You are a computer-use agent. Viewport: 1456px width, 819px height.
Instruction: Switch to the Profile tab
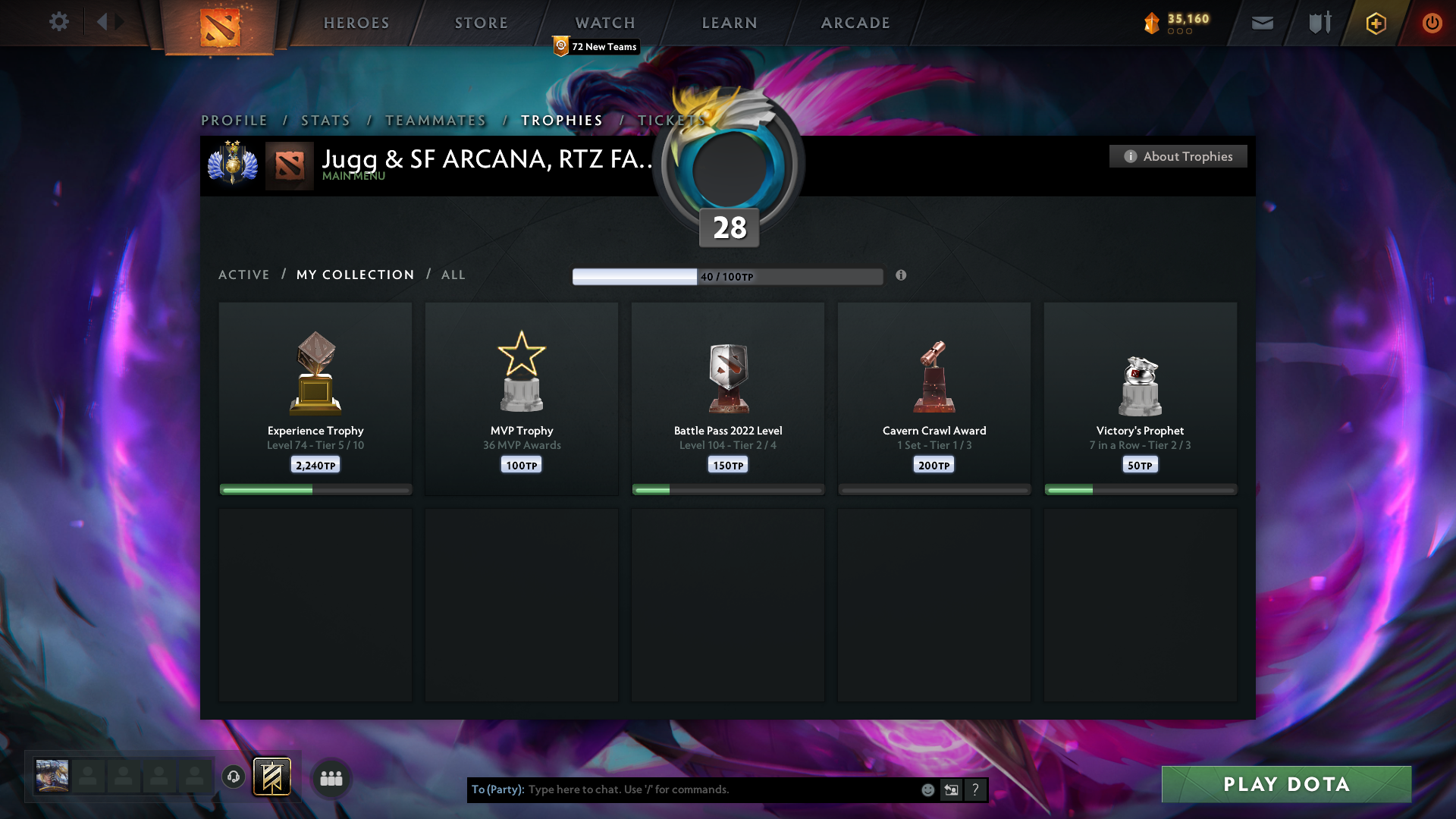(234, 121)
